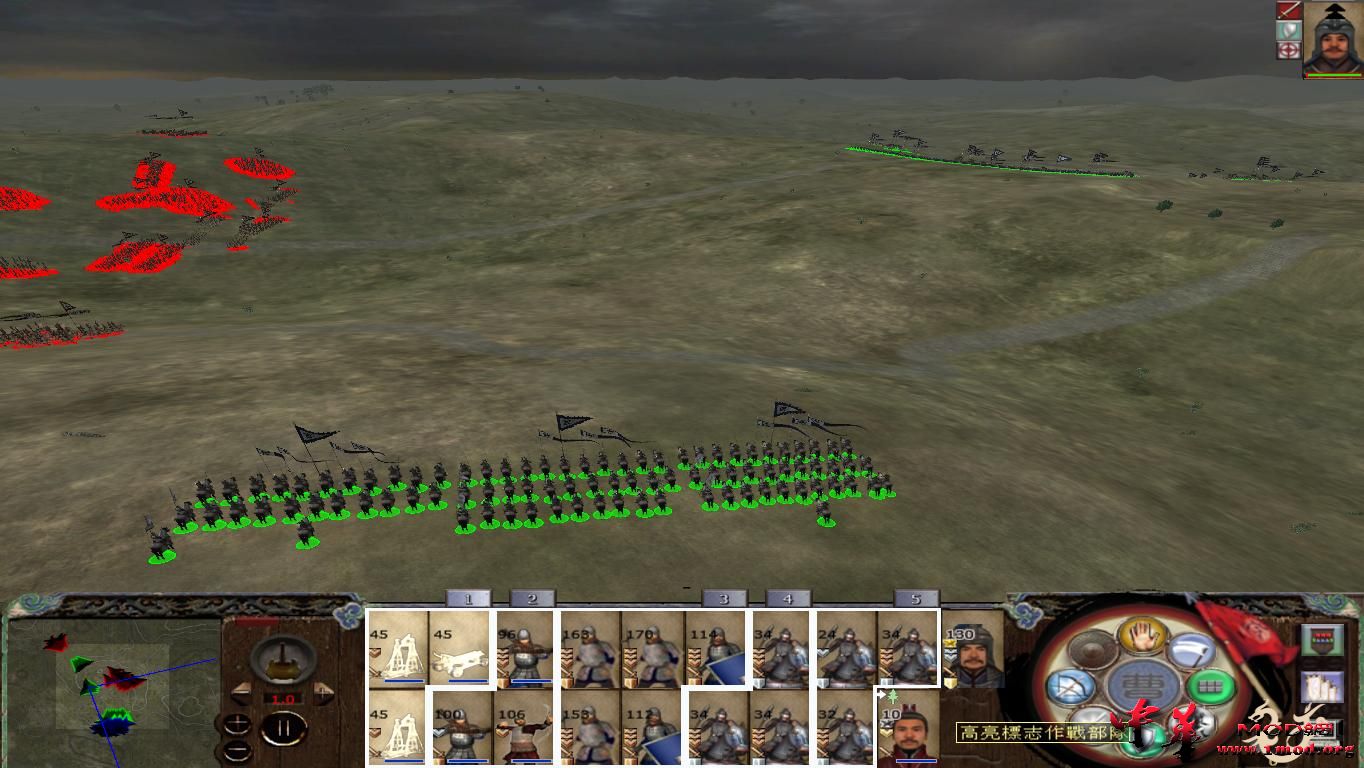Click the general's portrait in the top-right corner
This screenshot has width=1364, height=768.
click(x=1332, y=42)
